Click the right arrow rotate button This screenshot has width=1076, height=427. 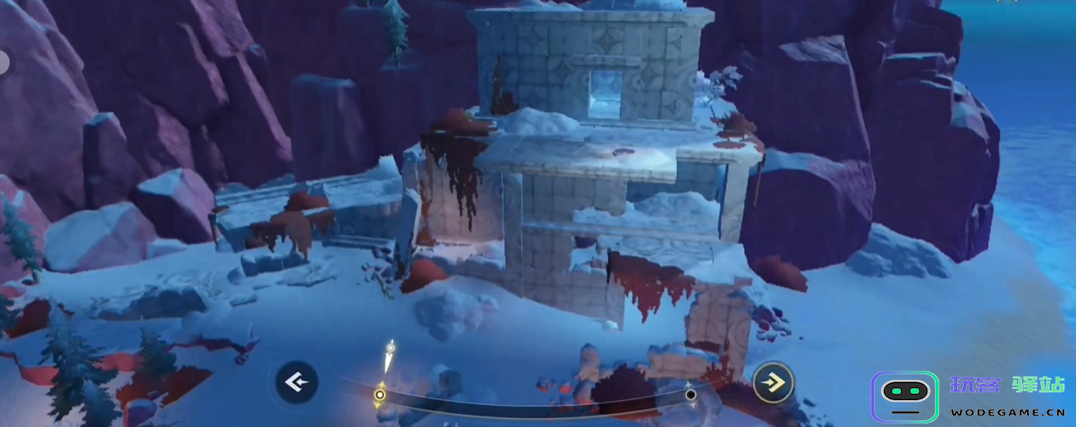click(773, 381)
